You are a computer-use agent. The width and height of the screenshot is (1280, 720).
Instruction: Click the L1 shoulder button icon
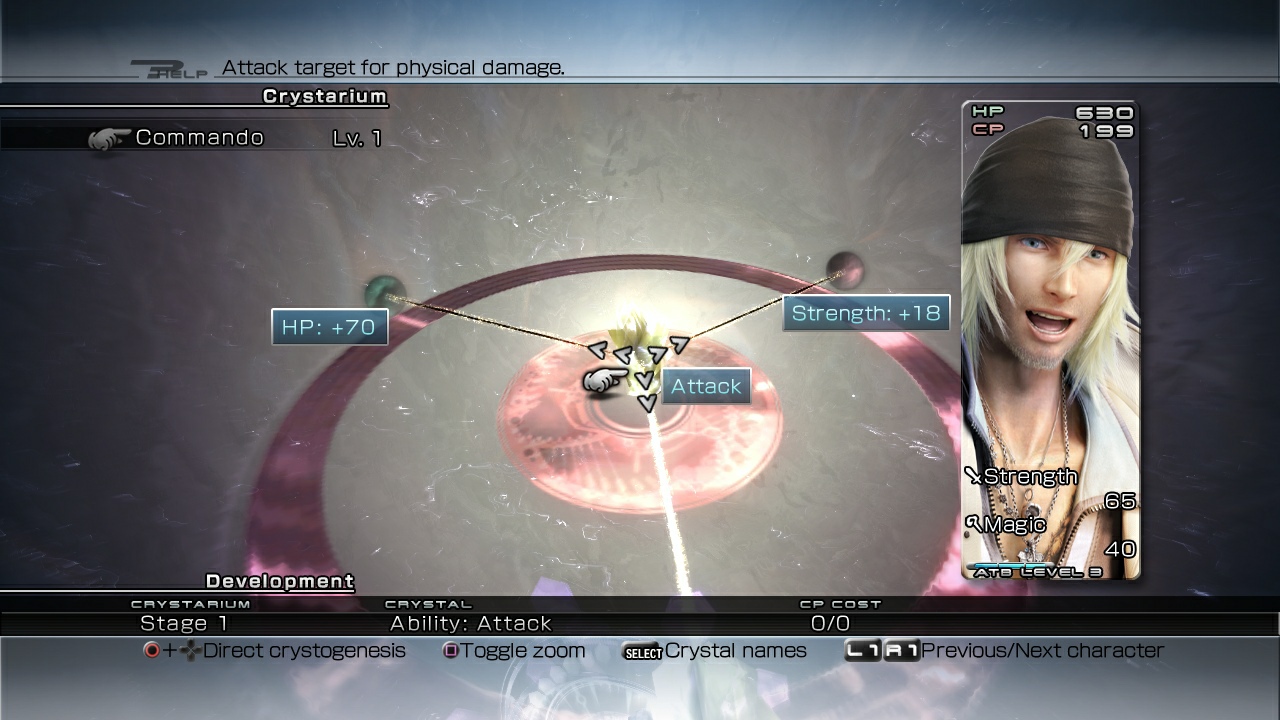[861, 650]
